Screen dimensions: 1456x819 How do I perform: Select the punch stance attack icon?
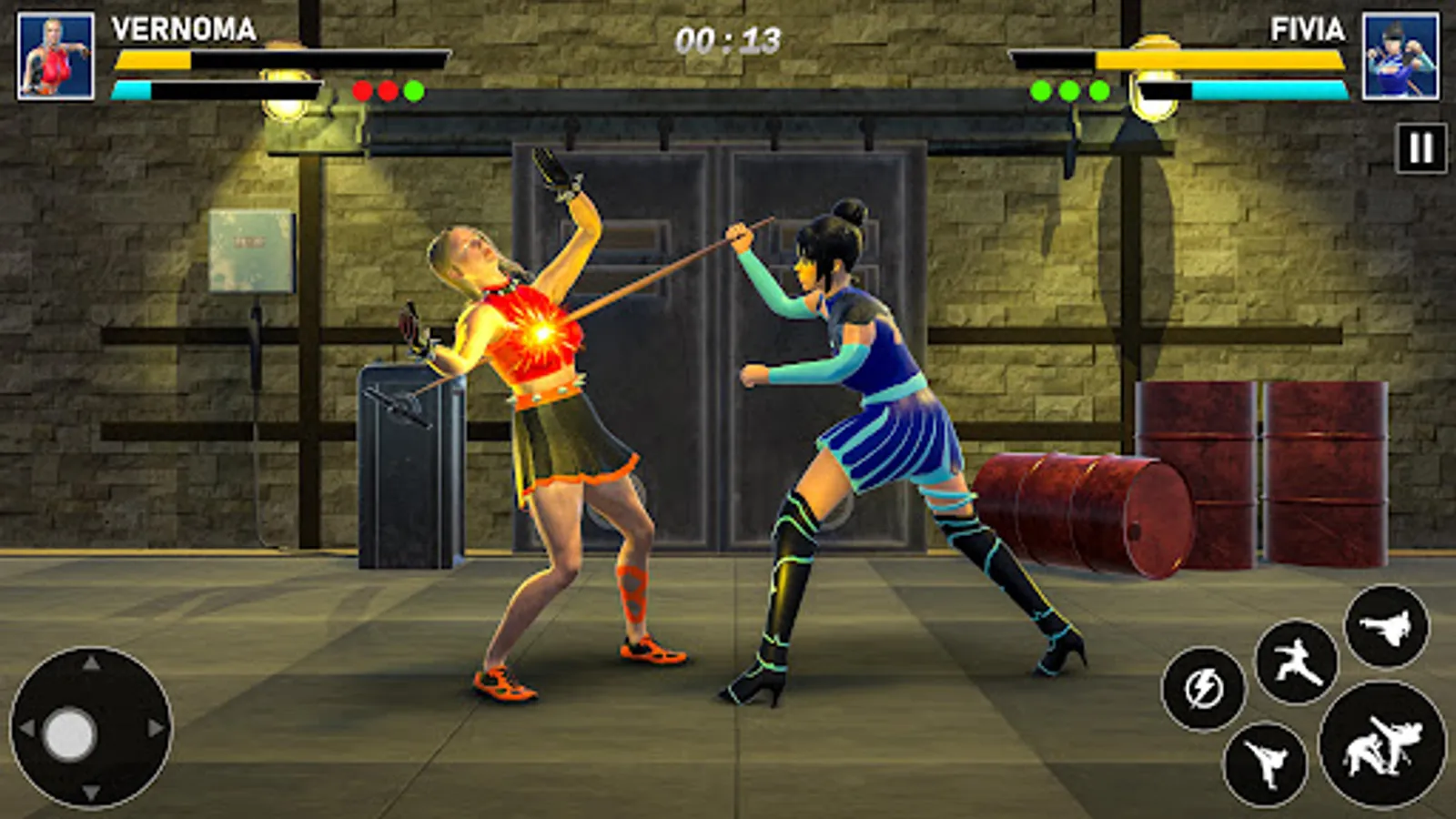1298,664
